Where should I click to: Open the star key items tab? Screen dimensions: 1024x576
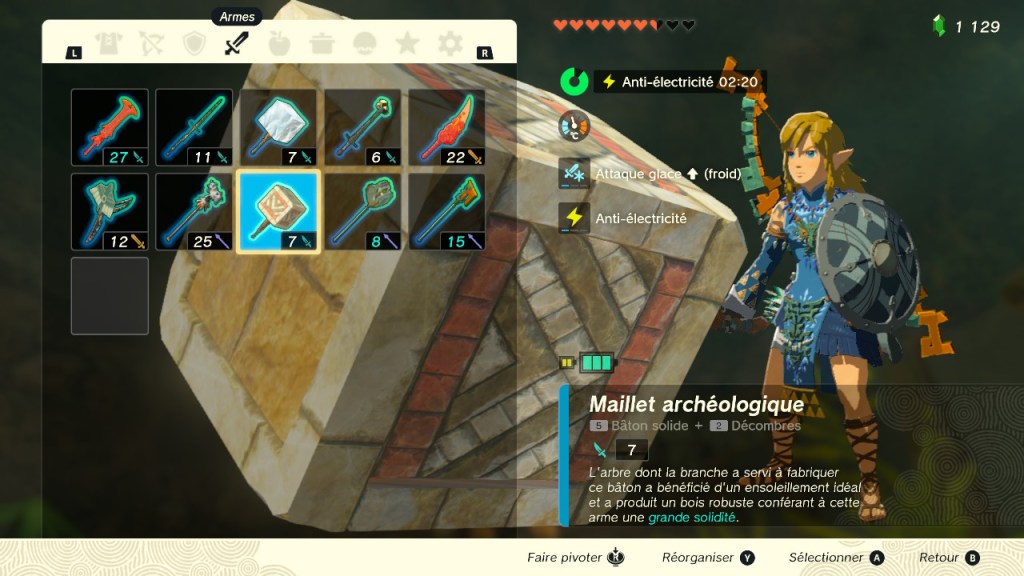click(x=407, y=44)
